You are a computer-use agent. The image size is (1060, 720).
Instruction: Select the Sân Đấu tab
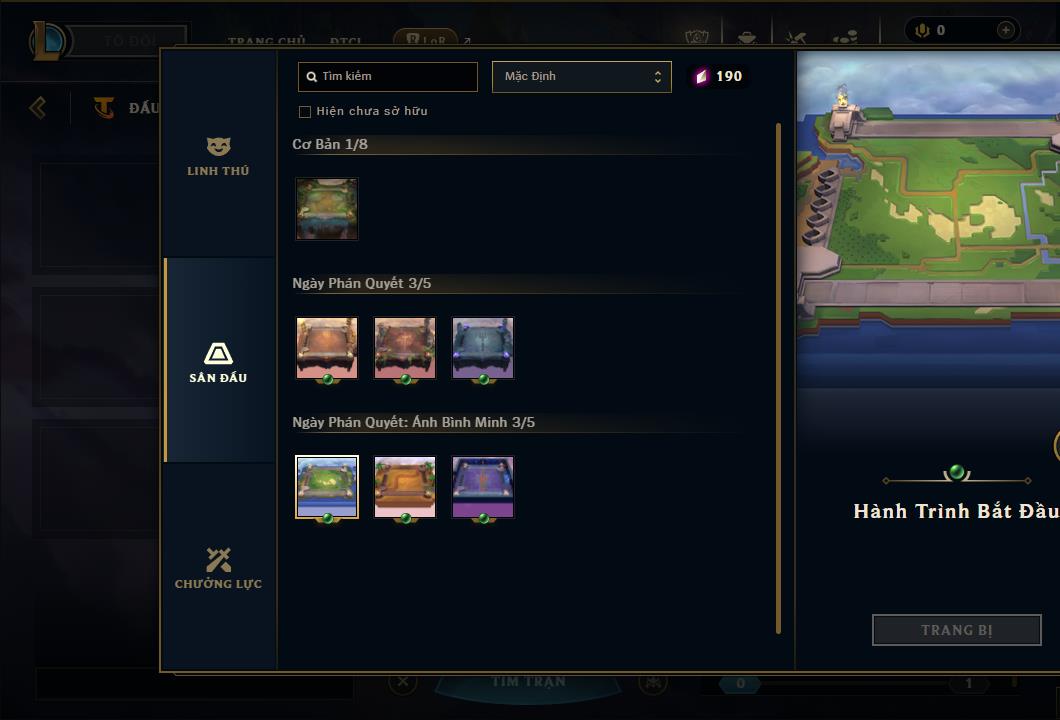coord(218,362)
